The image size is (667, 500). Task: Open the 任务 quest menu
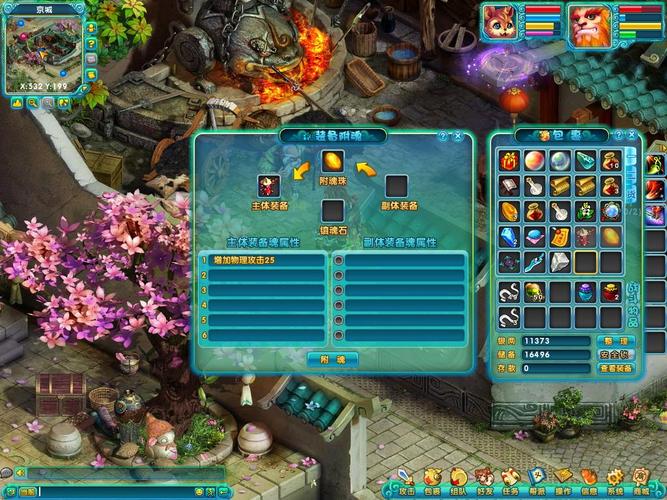(x=510, y=478)
